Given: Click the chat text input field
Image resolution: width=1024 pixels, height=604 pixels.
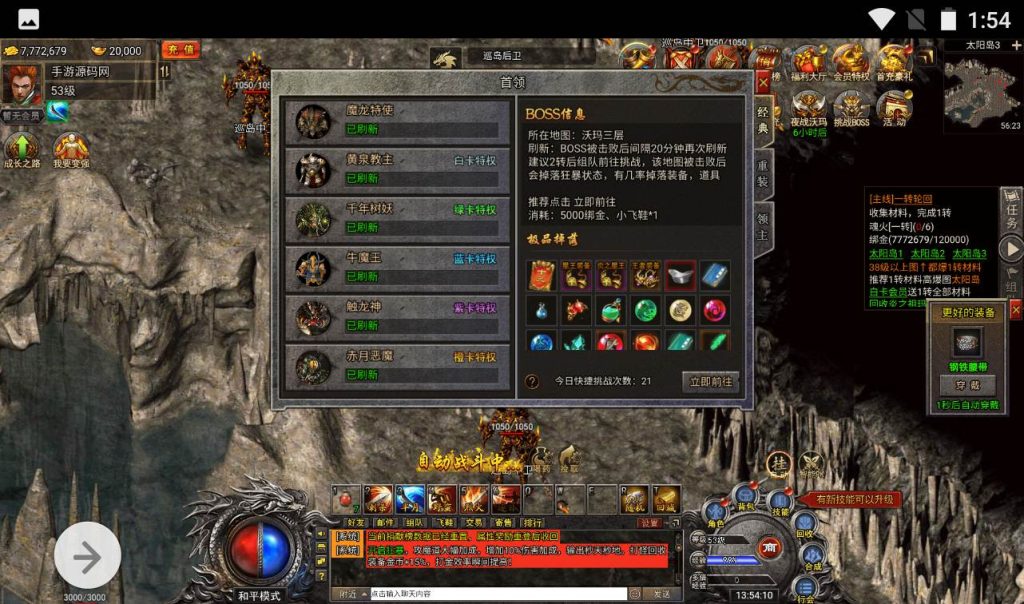Looking at the screenshot, I should click(497, 593).
